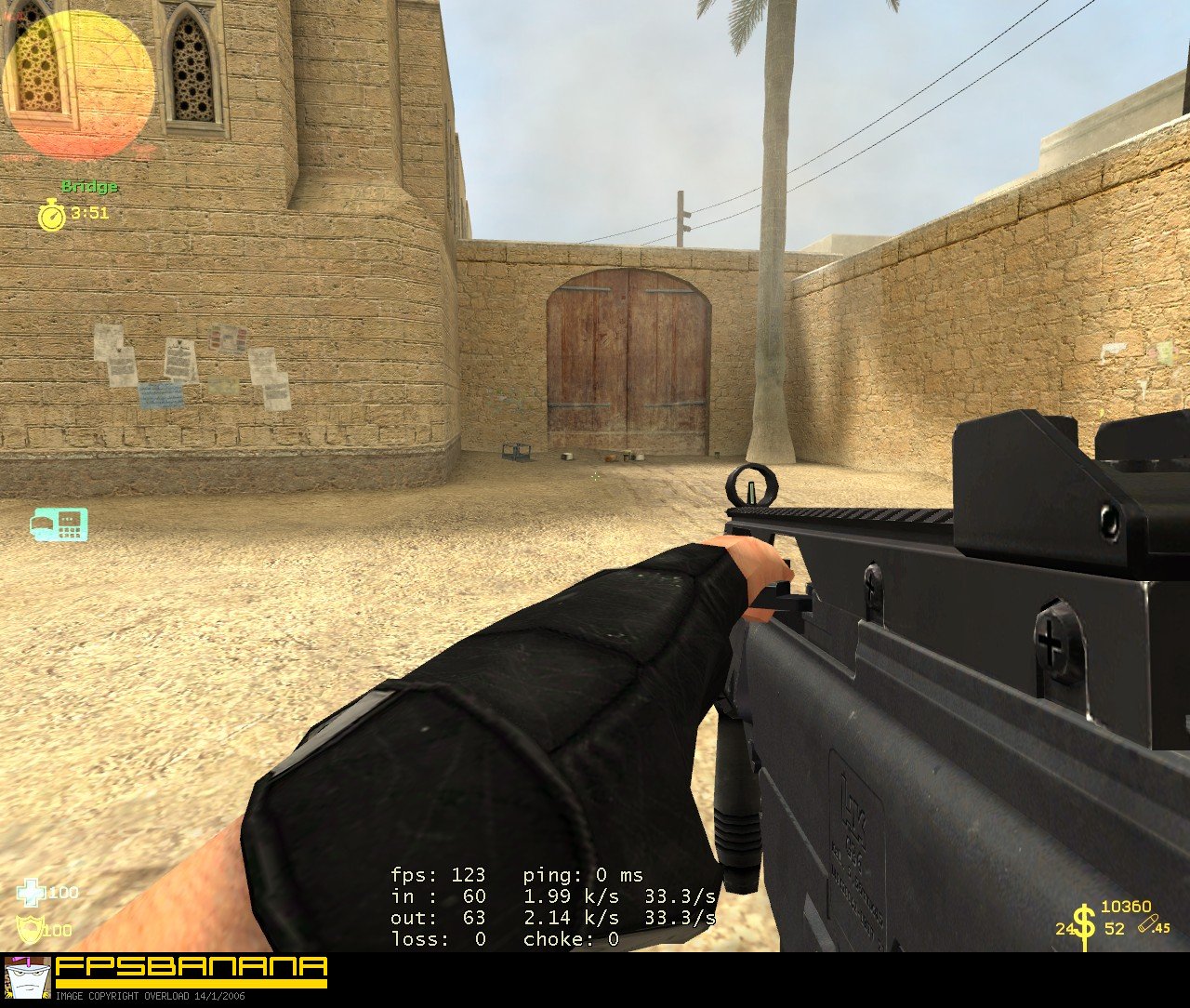Select the ammo count 52 reserve display
Screen dimensions: 1190x1008
coord(1113,930)
